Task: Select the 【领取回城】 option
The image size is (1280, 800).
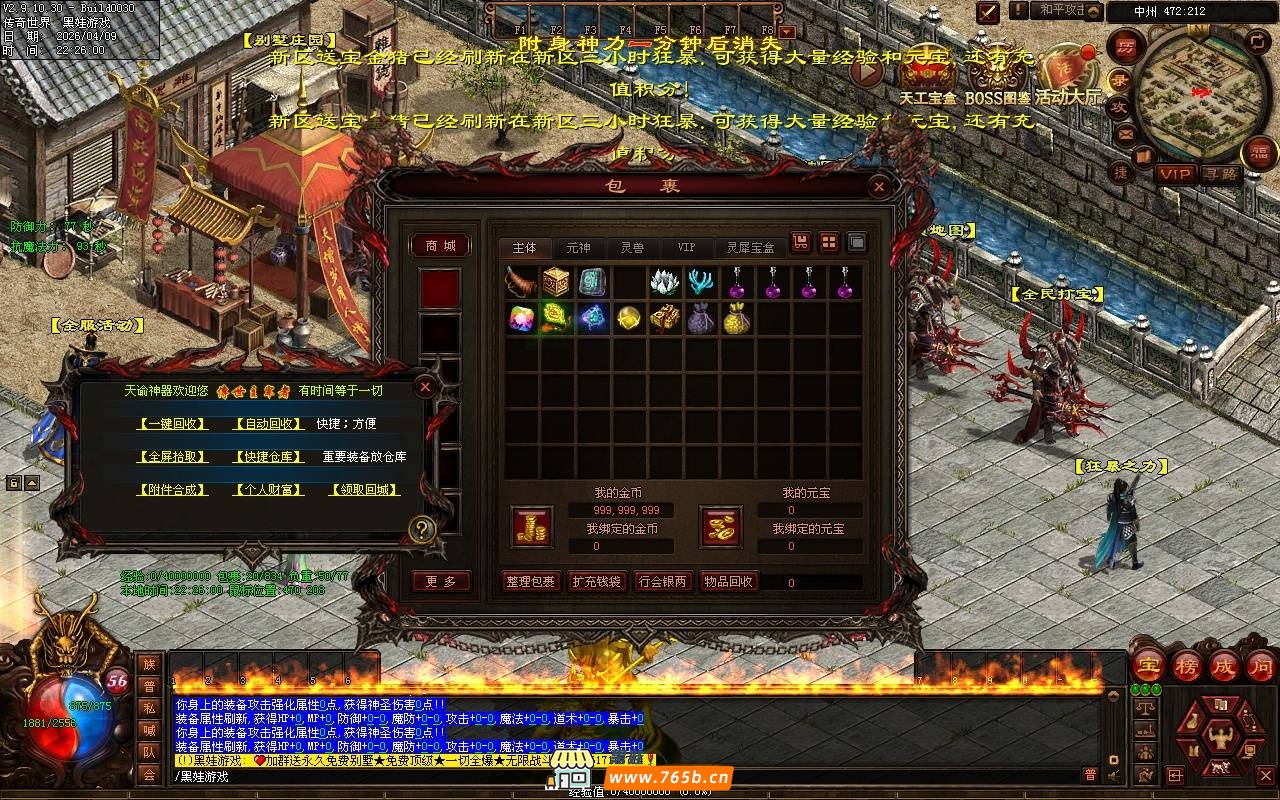Action: point(365,490)
